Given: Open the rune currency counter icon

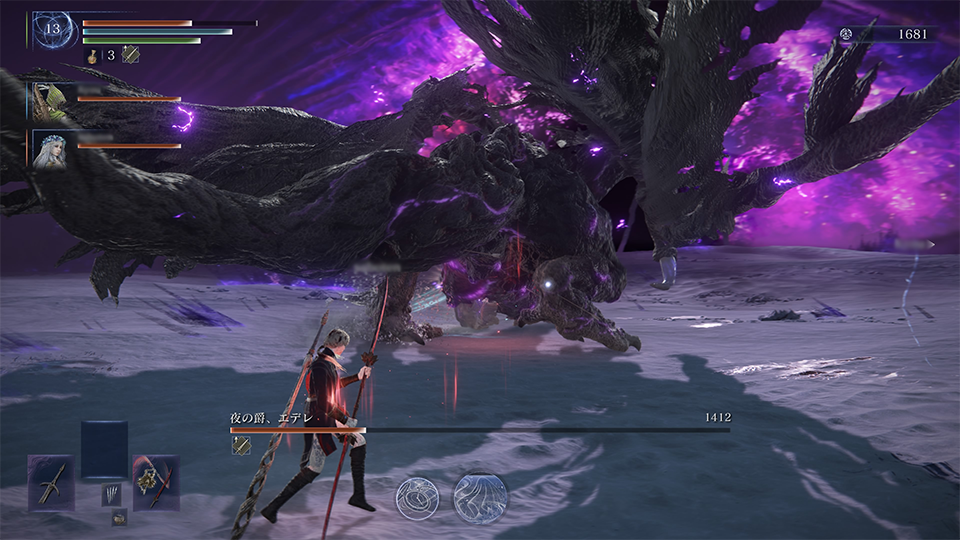Looking at the screenshot, I should pos(846,34).
